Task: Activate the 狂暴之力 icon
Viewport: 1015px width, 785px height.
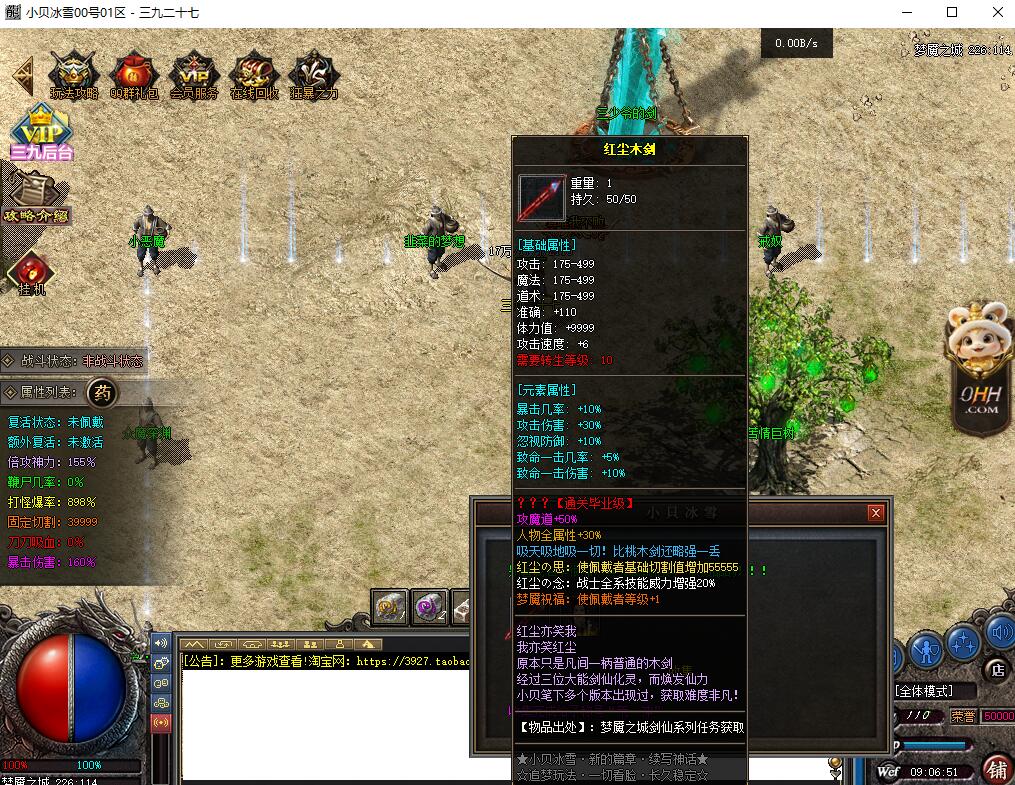Action: (314, 75)
